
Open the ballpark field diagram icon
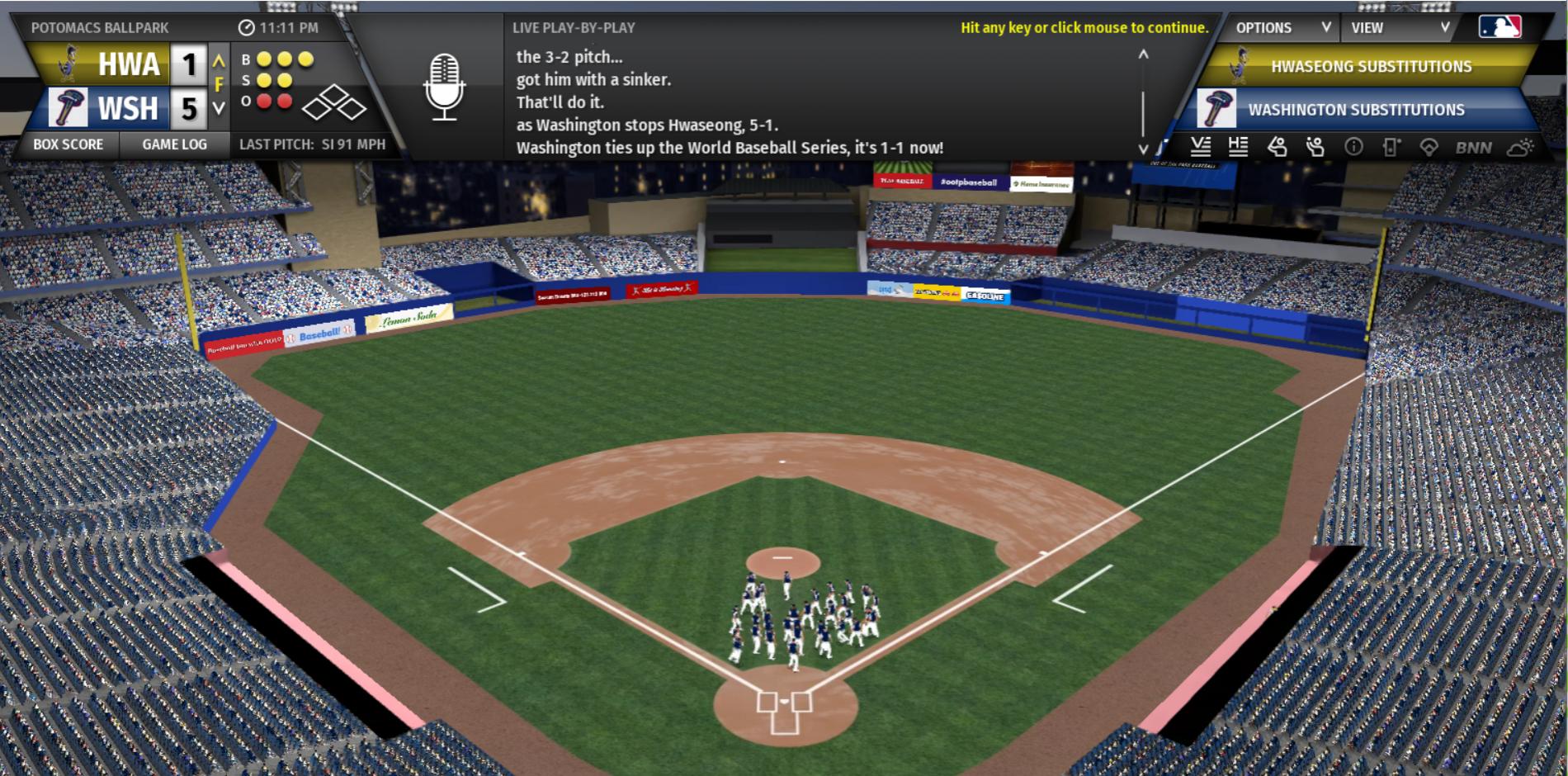(1429, 147)
